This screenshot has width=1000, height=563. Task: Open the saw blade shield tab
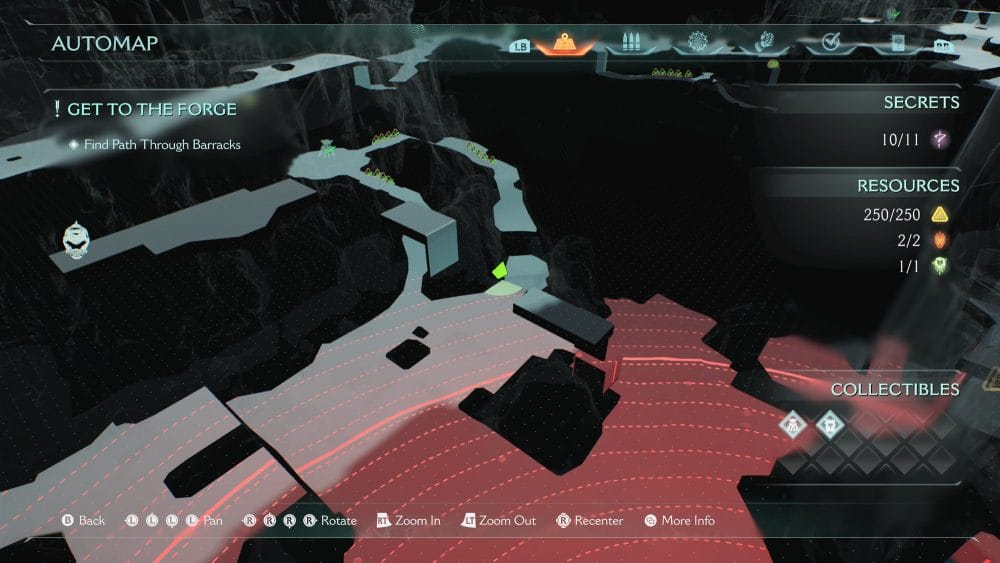tap(697, 43)
